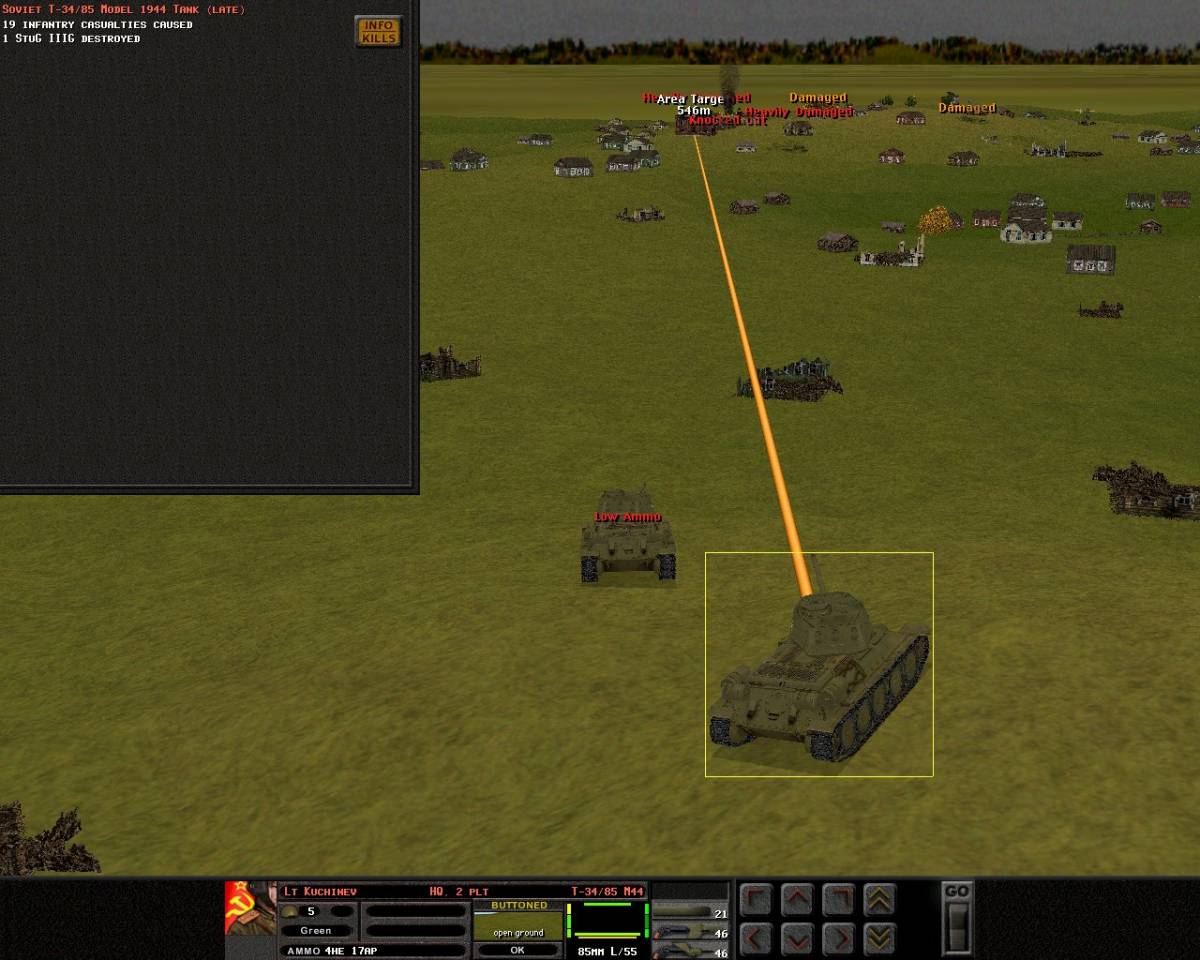Rotate camera left with the top-left corner arrow
This screenshot has height=960, width=1200.
[x=756, y=900]
